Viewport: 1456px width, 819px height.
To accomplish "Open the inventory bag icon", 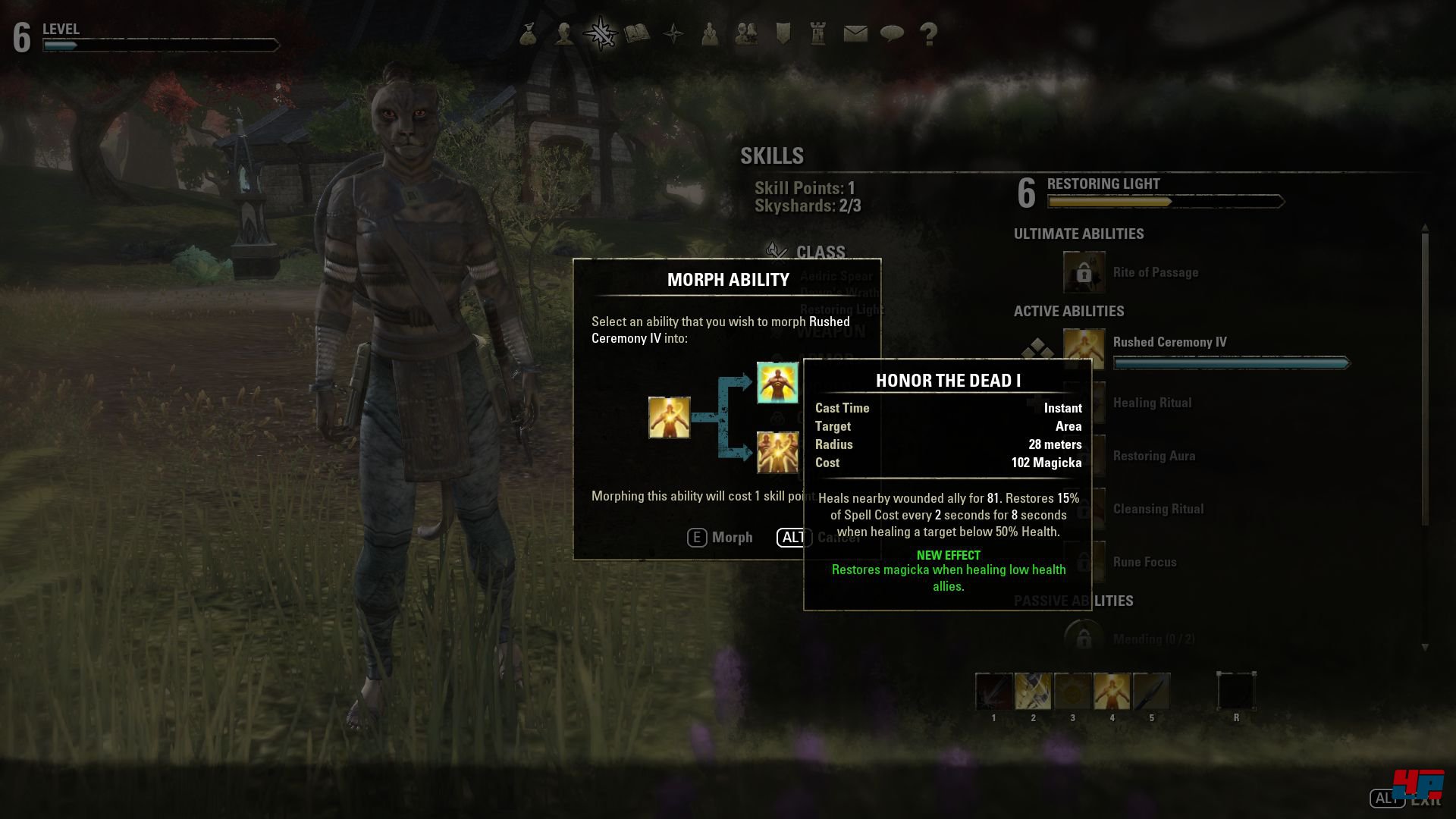I will [529, 33].
